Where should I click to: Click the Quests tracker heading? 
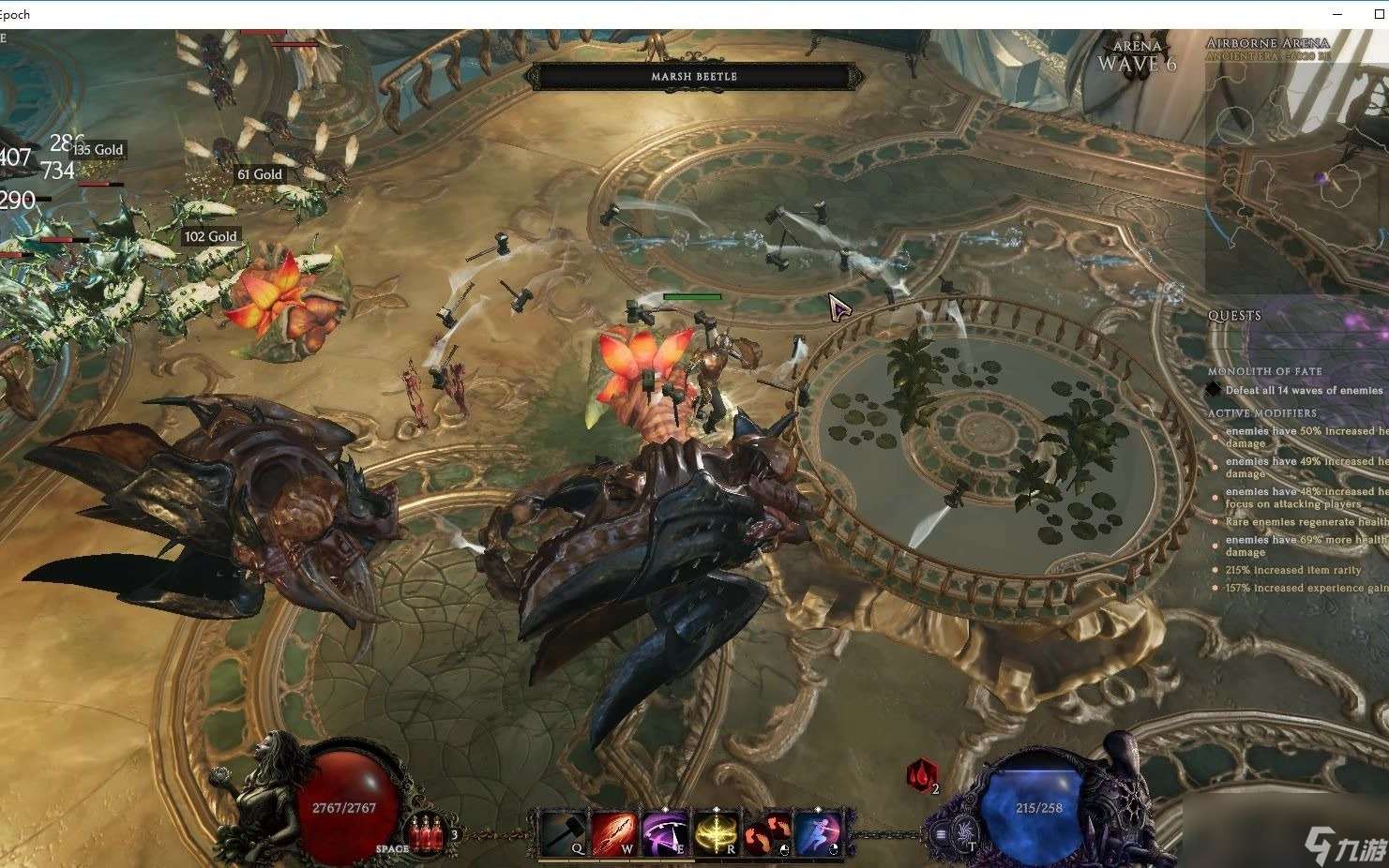click(x=1234, y=316)
